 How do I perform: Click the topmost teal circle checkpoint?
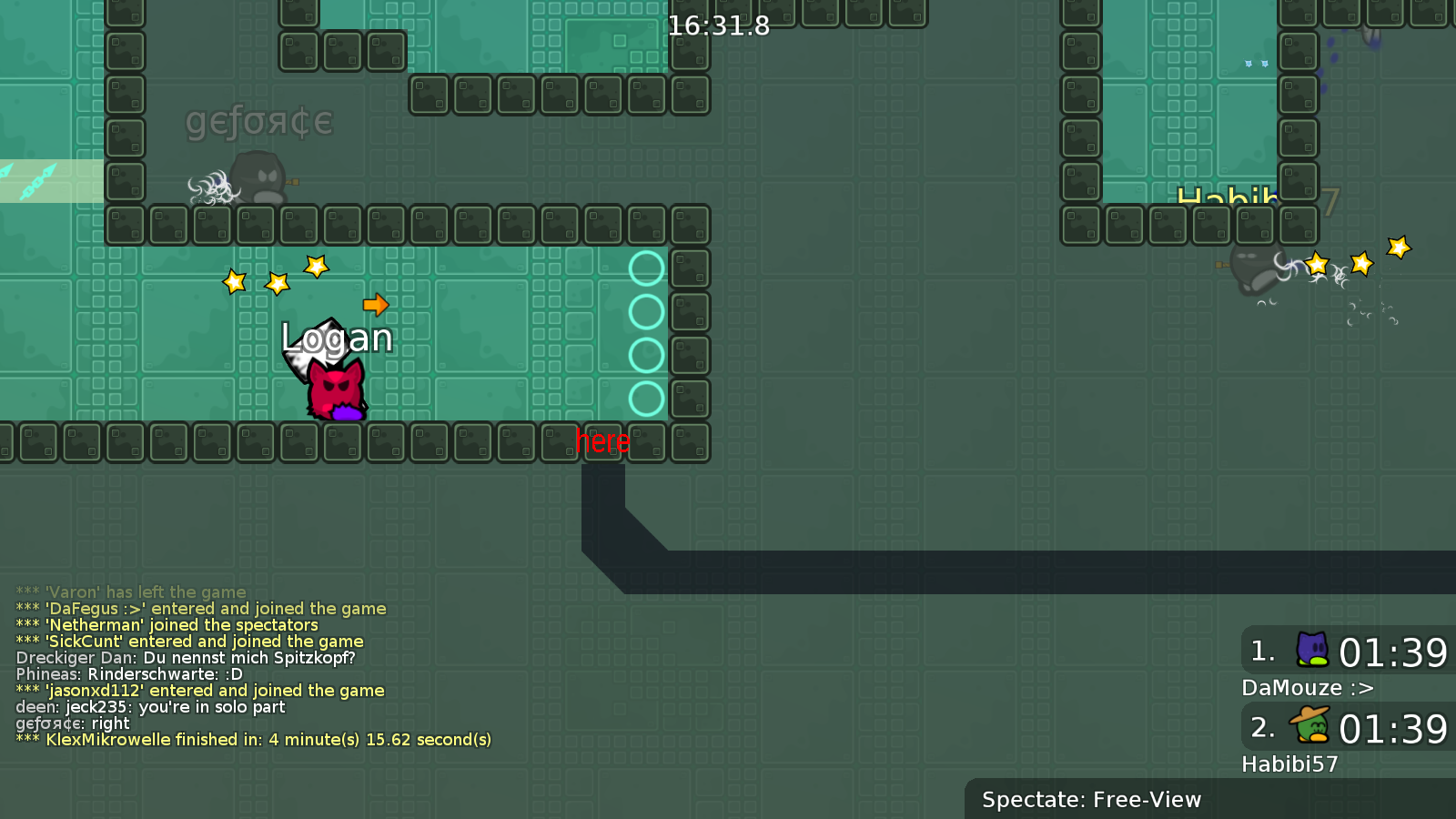(x=647, y=268)
